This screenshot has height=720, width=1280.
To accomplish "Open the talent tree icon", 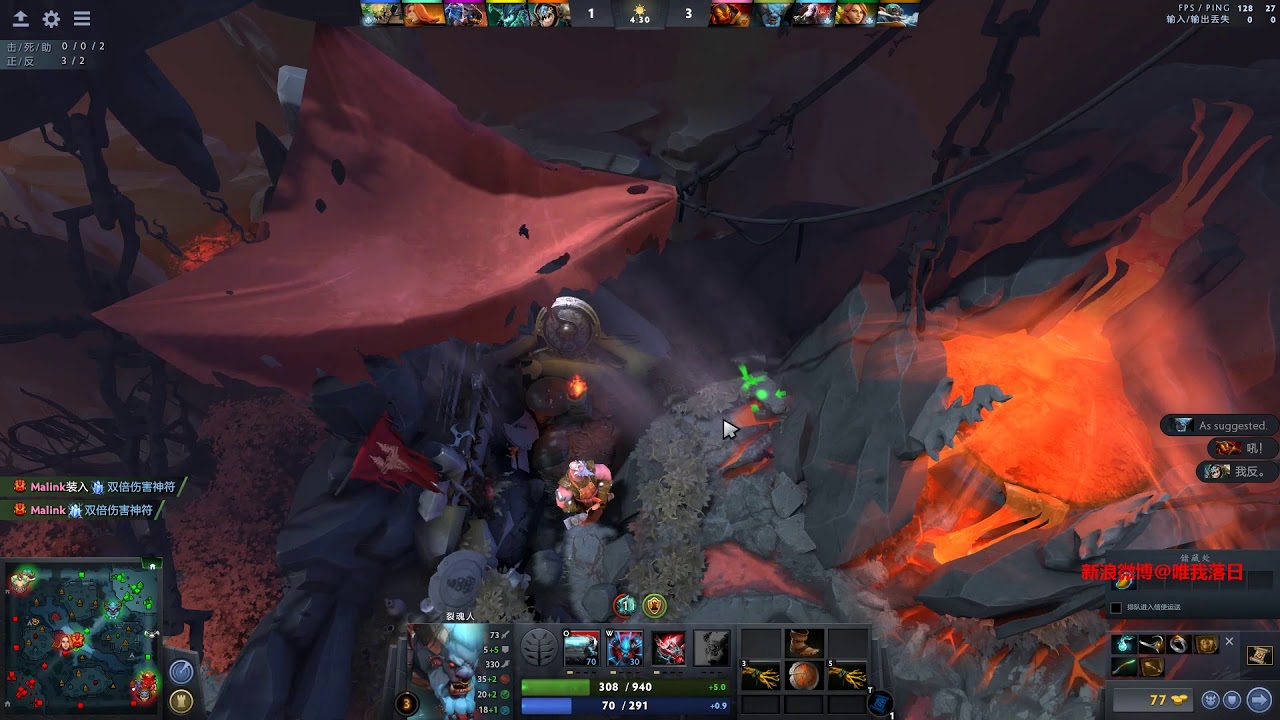I will (538, 648).
